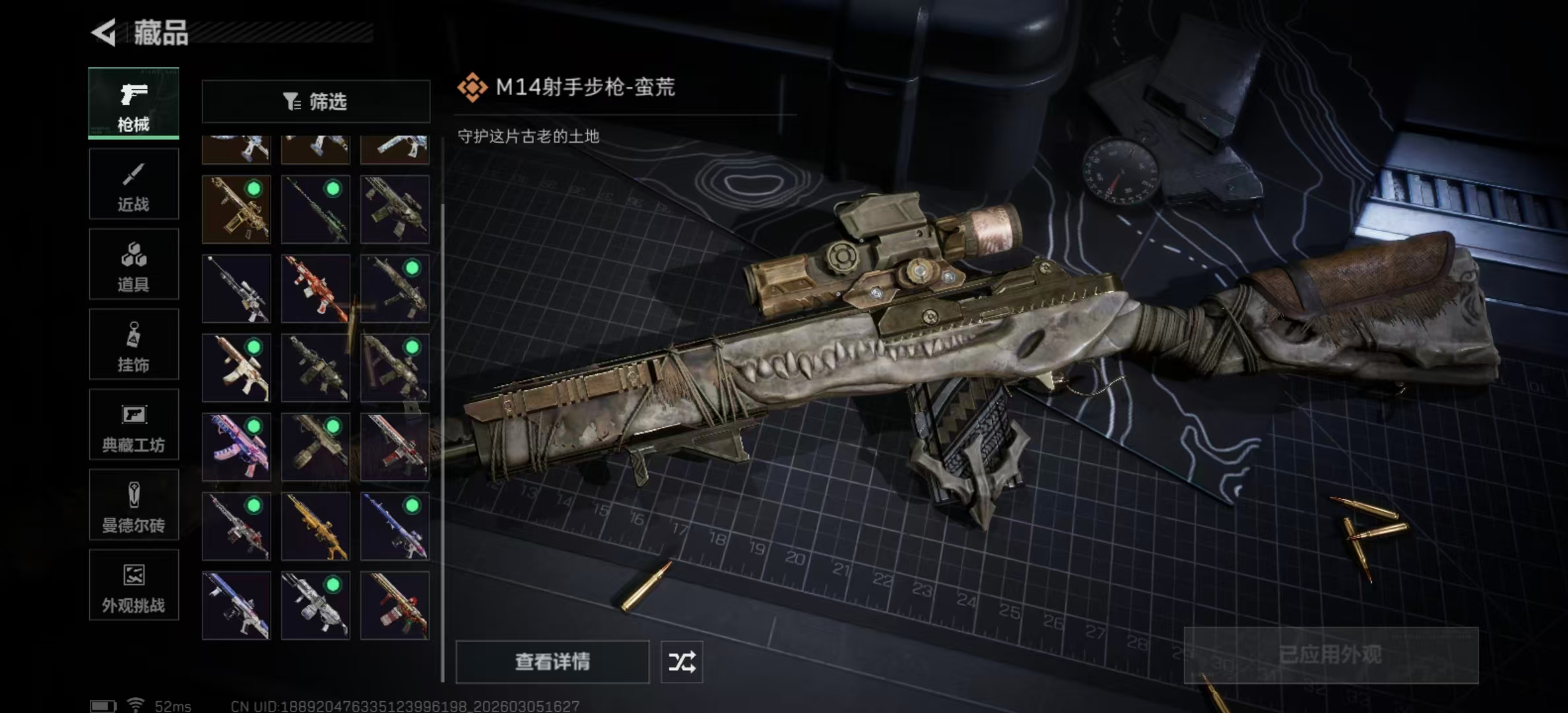Screen dimensions: 1568x713
Task: Tap the Wi-Fi signal icon at bottom left
Action: [137, 704]
